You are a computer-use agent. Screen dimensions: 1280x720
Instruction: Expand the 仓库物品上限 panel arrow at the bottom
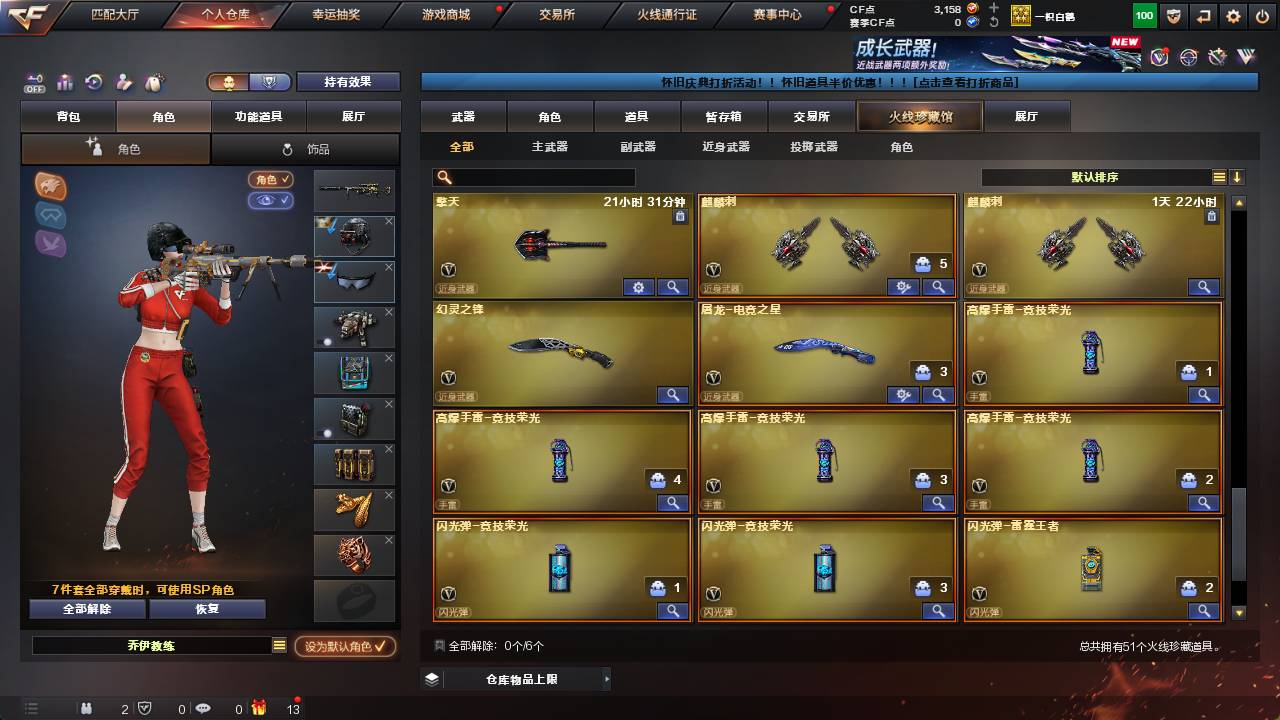point(608,678)
